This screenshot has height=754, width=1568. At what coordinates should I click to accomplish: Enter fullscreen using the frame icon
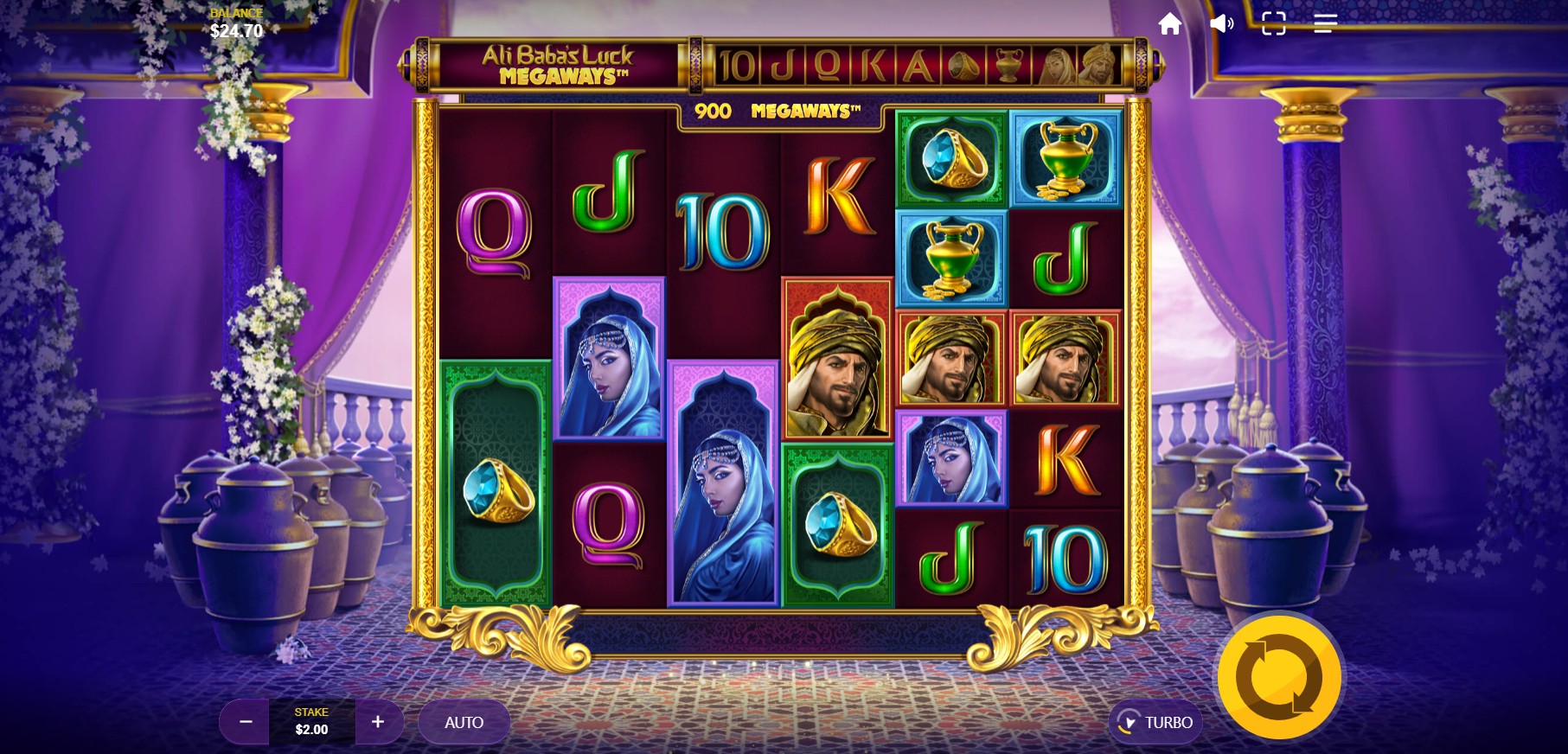(1272, 23)
